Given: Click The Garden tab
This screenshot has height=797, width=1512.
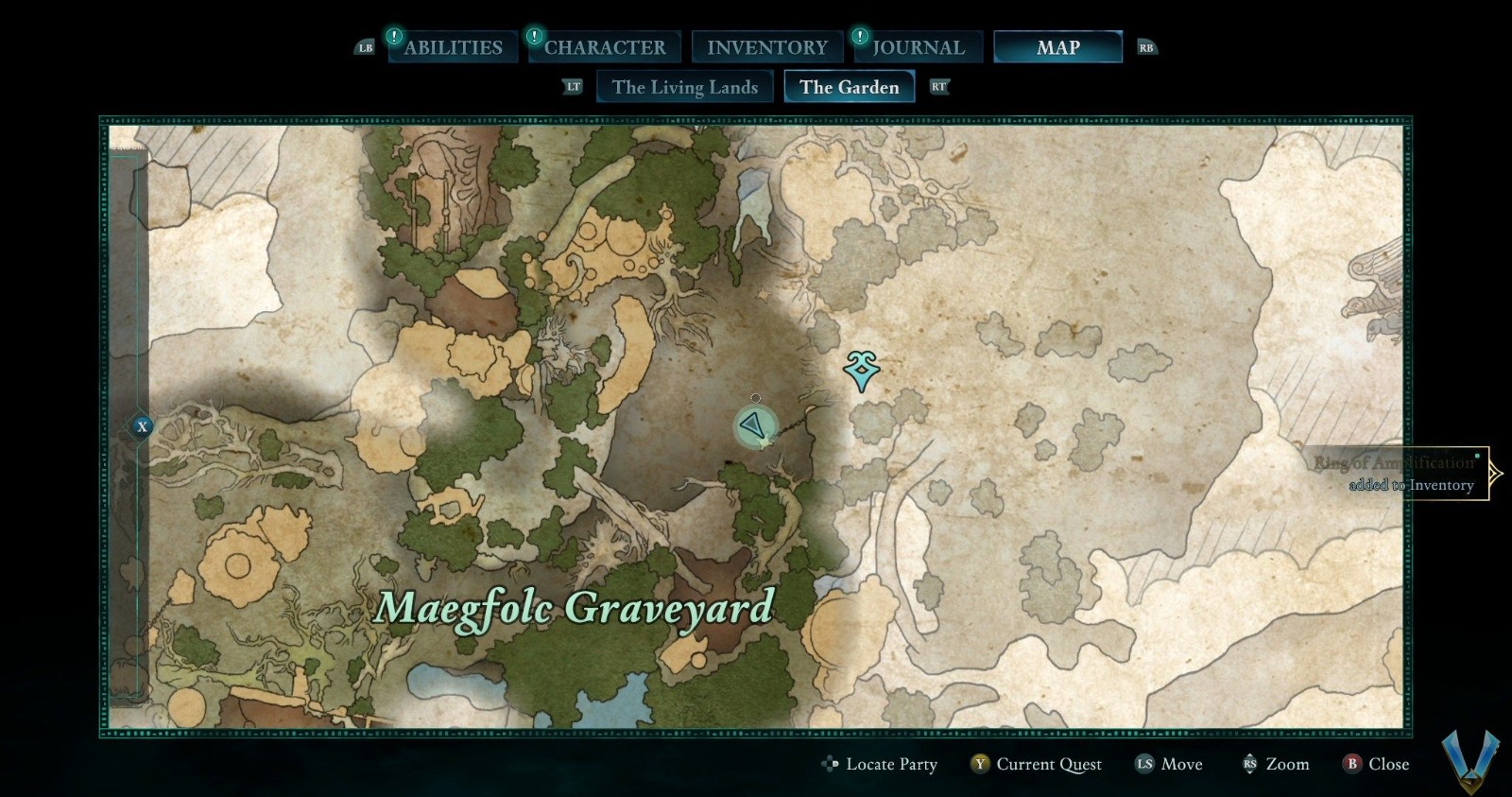Looking at the screenshot, I should (x=849, y=86).
